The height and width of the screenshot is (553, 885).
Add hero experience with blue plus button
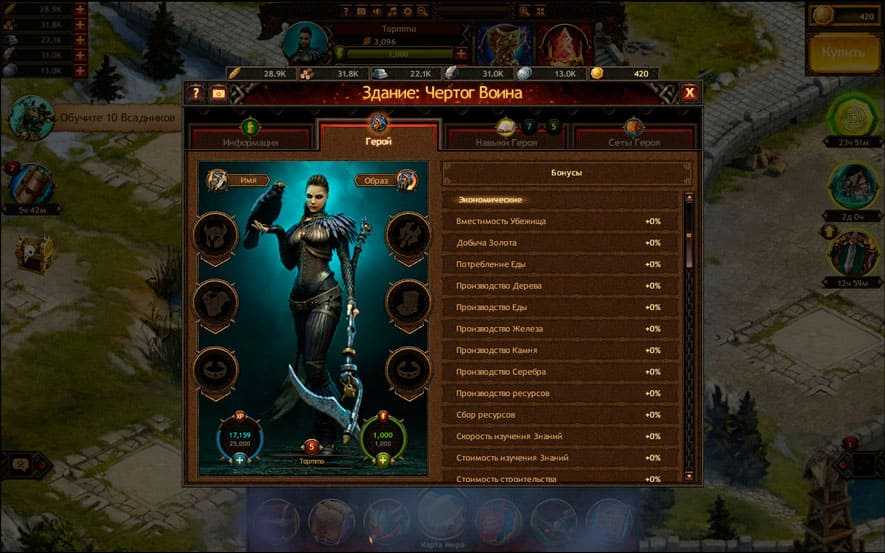click(x=239, y=460)
